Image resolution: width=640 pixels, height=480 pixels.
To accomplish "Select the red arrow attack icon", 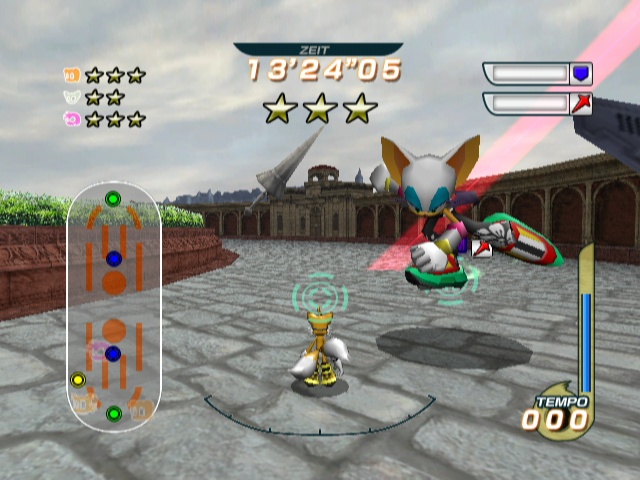I will click(x=581, y=103).
